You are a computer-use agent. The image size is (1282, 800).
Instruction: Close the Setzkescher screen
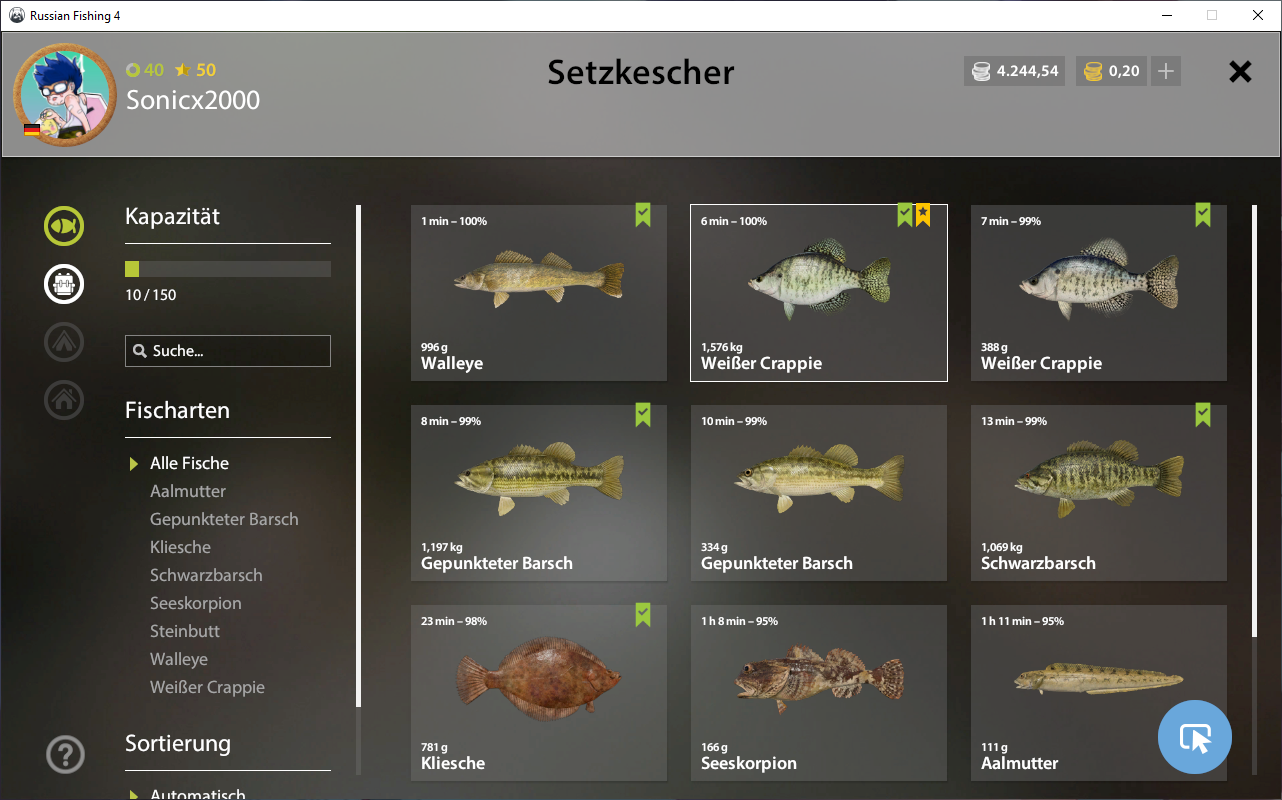pos(1240,72)
